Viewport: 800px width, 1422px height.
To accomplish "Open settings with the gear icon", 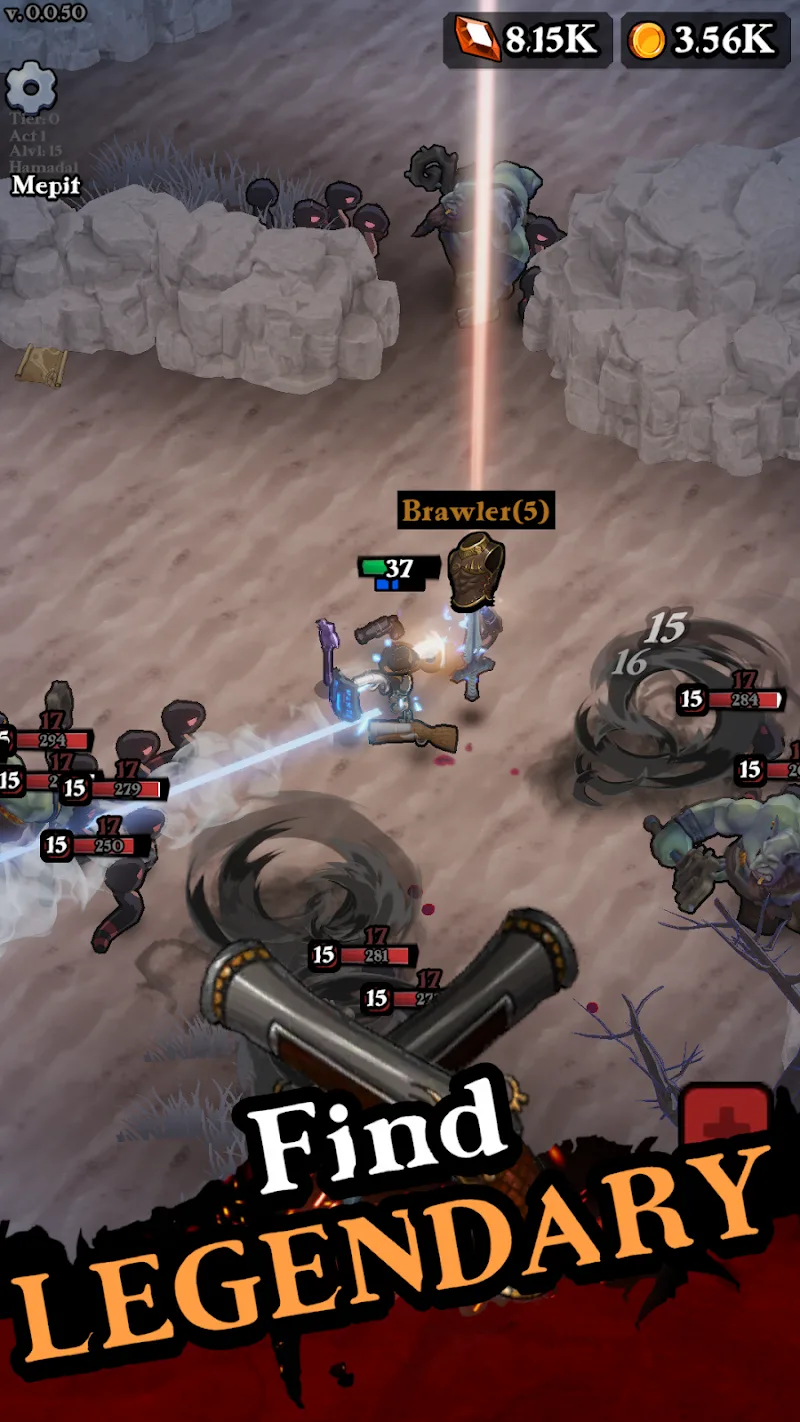I will [32, 88].
